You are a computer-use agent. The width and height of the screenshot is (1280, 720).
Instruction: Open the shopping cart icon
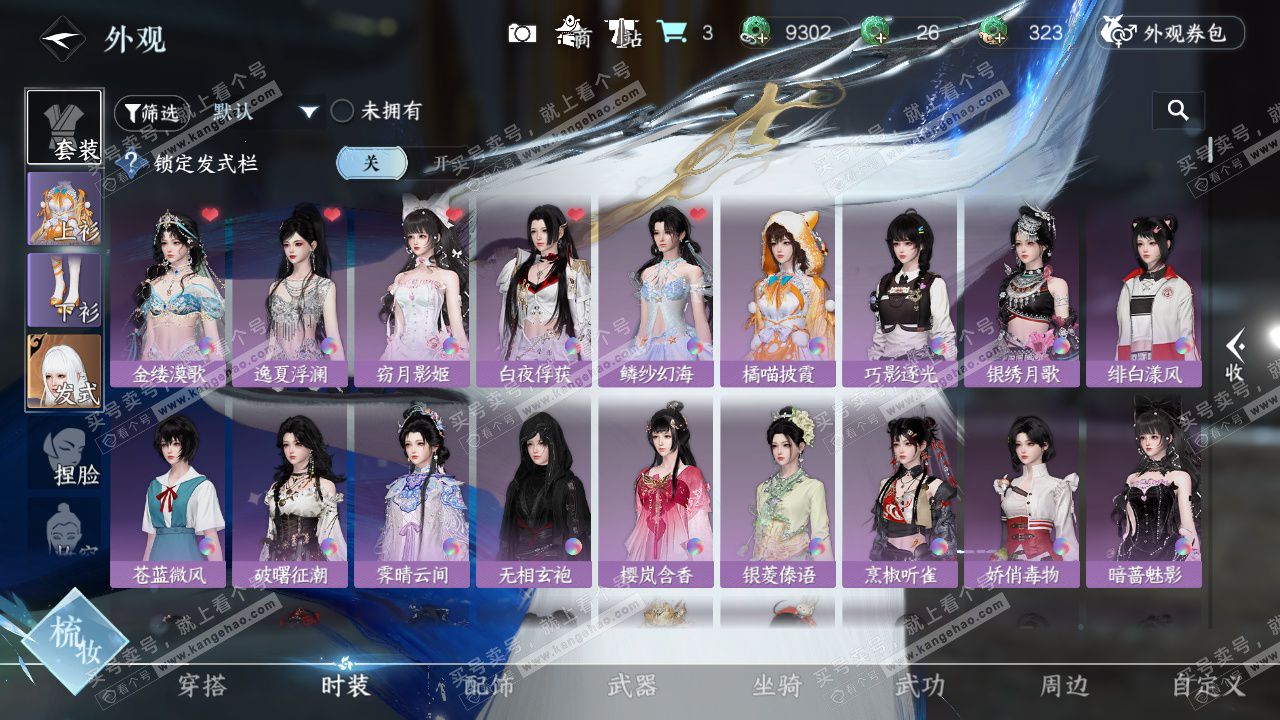tap(671, 33)
